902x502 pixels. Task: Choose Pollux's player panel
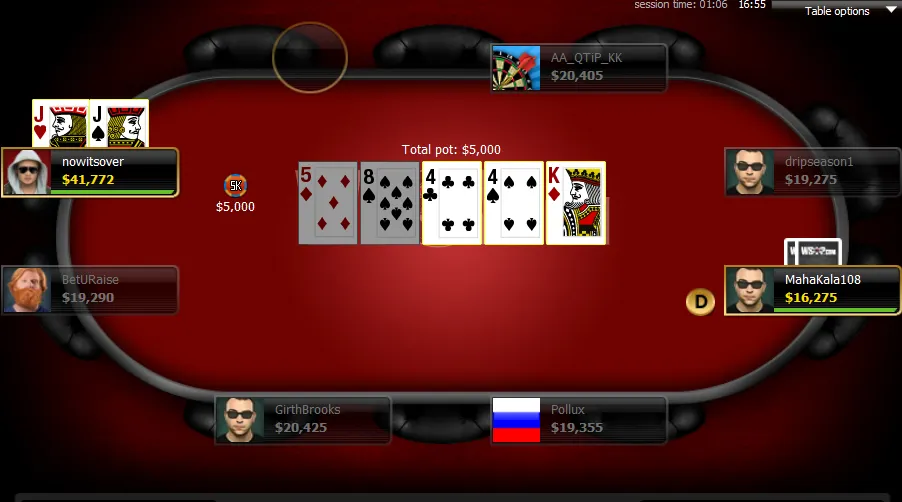pos(579,420)
